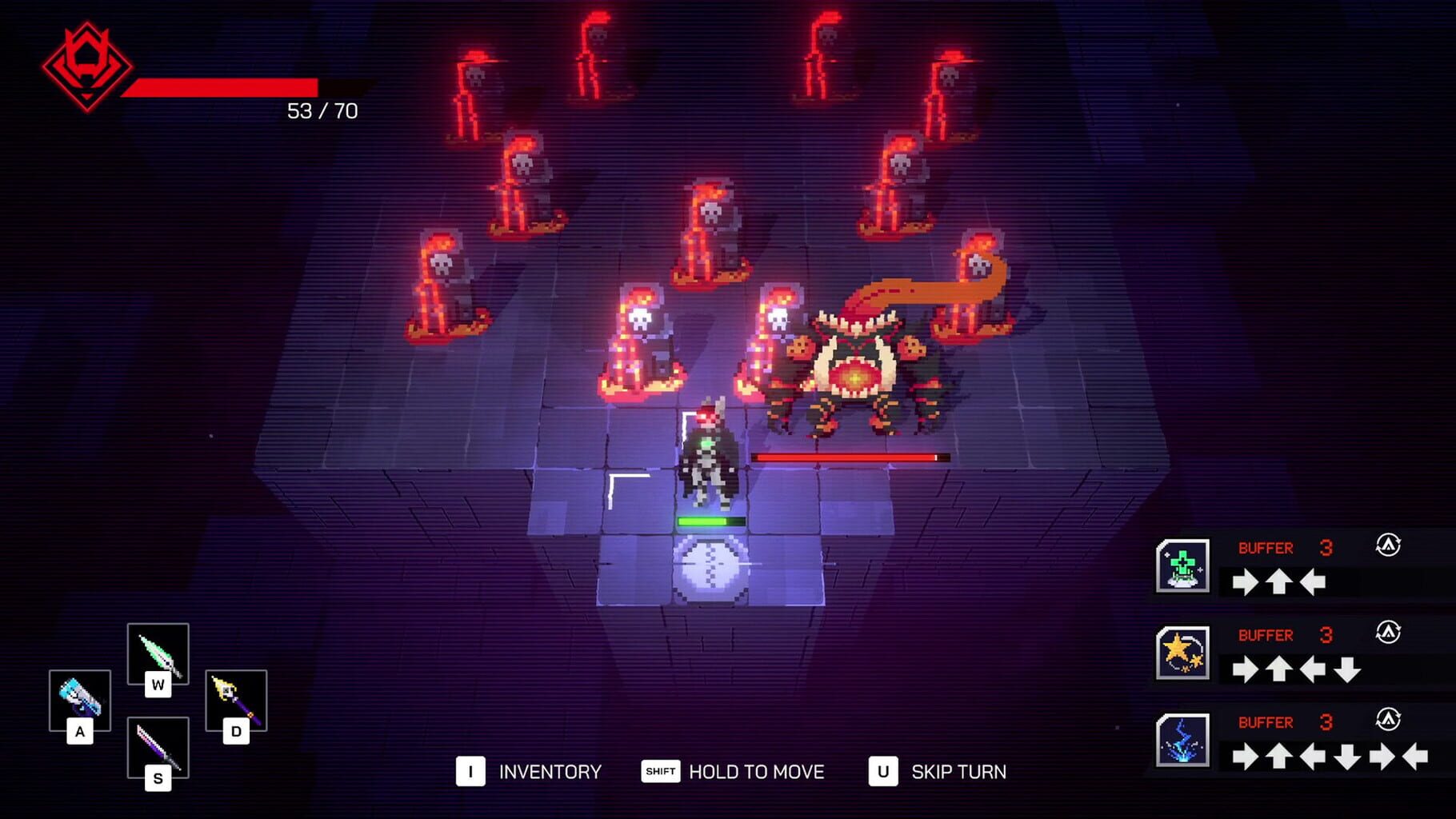Click the BUFFER 3 label on the top skill
1456x819 pixels.
(1268, 548)
